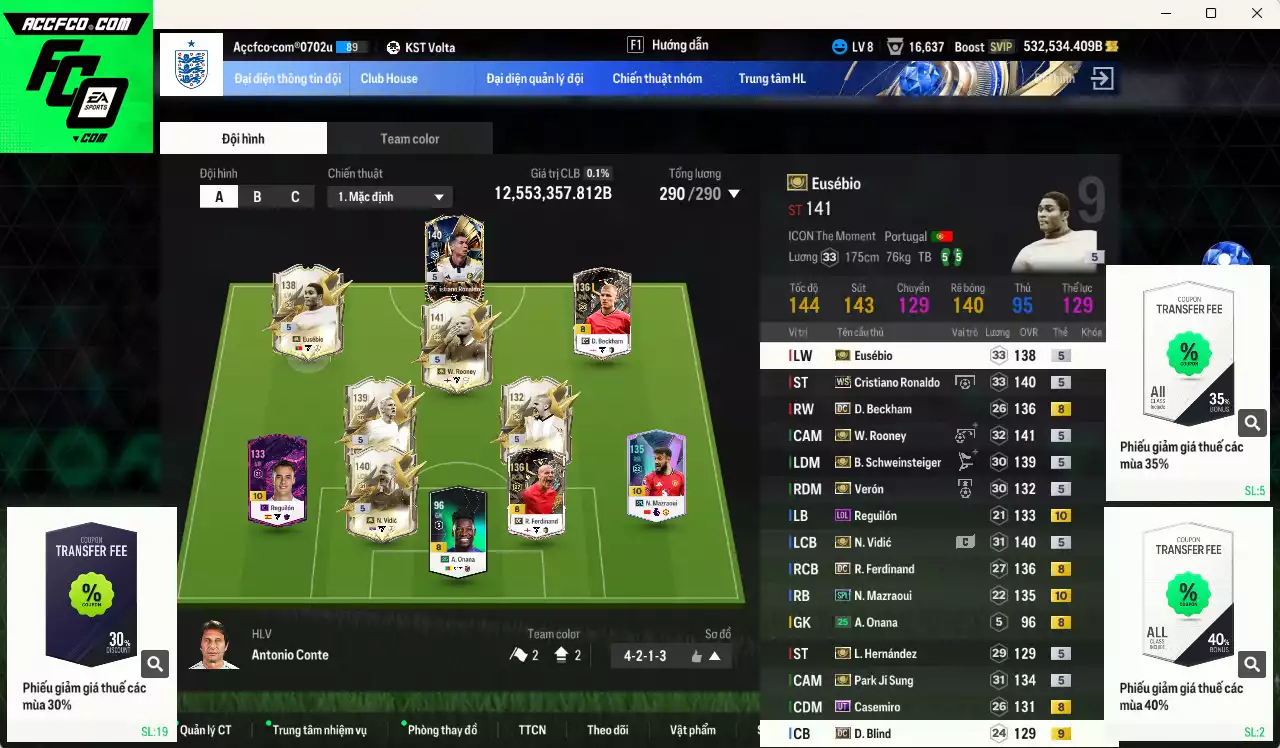Select squad slot B
The width and height of the screenshot is (1280, 748).
257,196
